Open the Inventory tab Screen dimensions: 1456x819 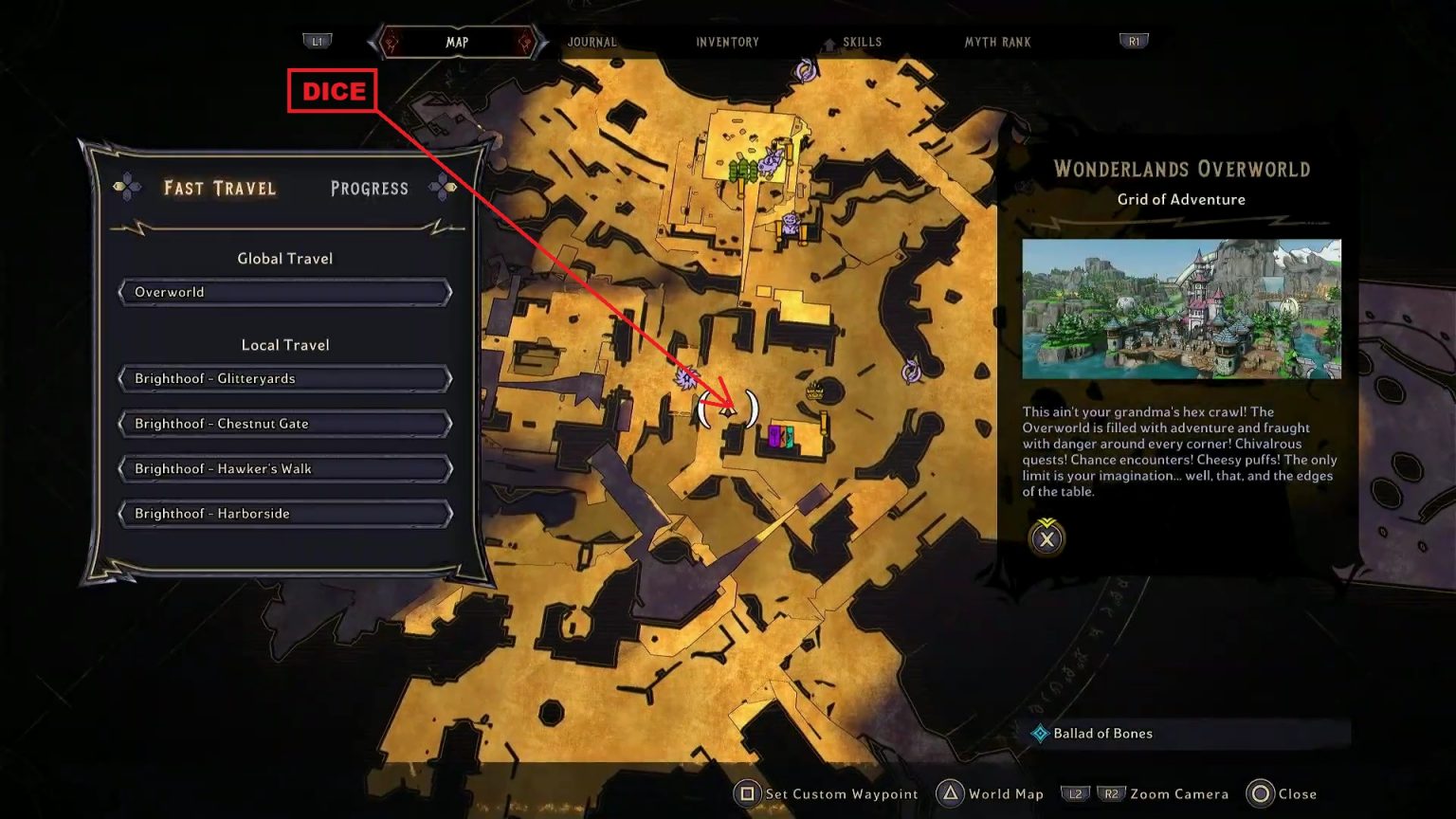click(x=727, y=42)
